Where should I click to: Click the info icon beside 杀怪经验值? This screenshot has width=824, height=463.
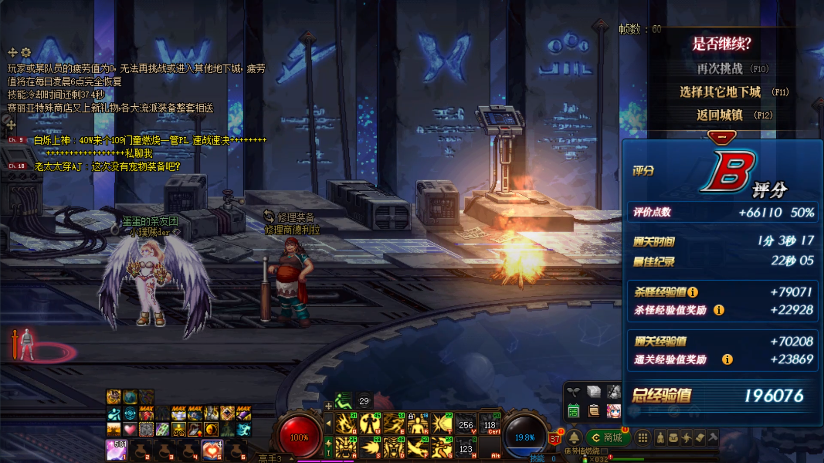pos(692,292)
